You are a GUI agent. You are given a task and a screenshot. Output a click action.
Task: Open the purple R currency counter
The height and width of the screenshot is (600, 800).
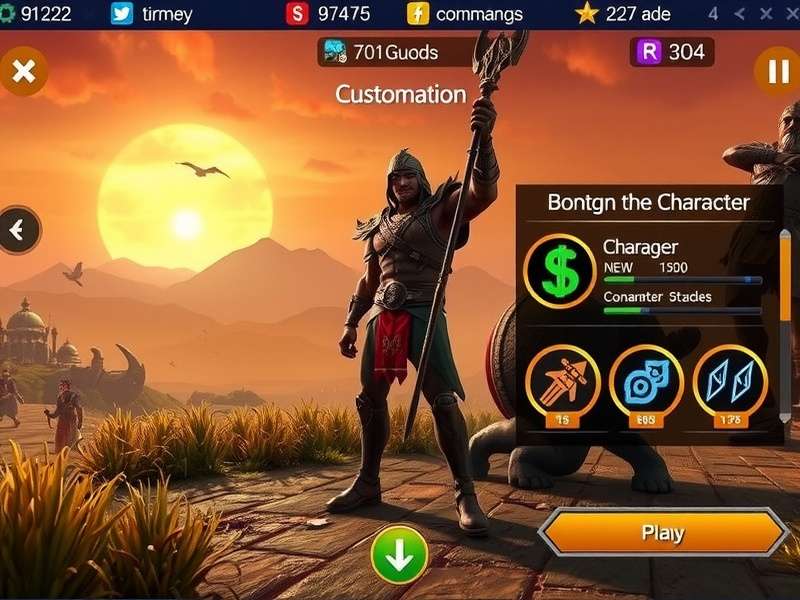pyautogui.click(x=672, y=52)
